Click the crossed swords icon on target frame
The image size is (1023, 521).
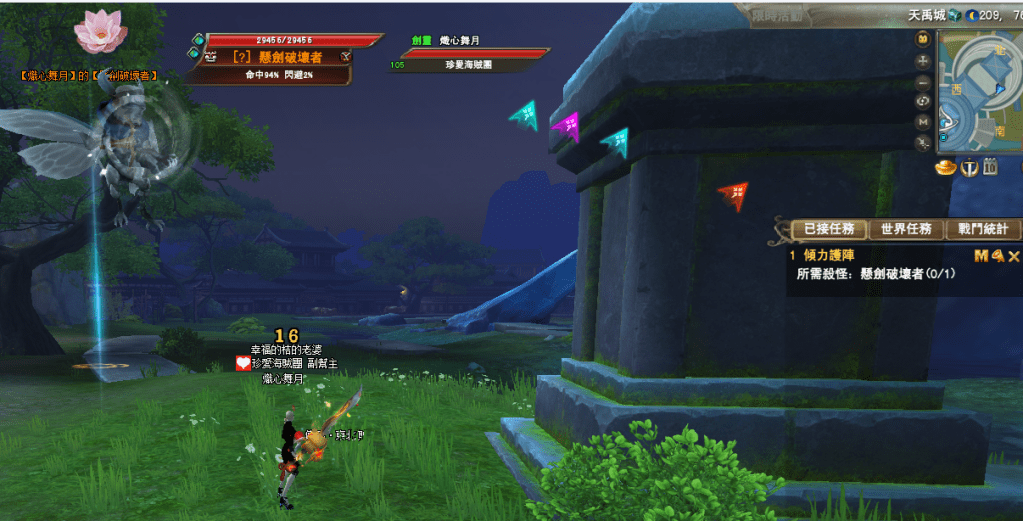tap(345, 57)
